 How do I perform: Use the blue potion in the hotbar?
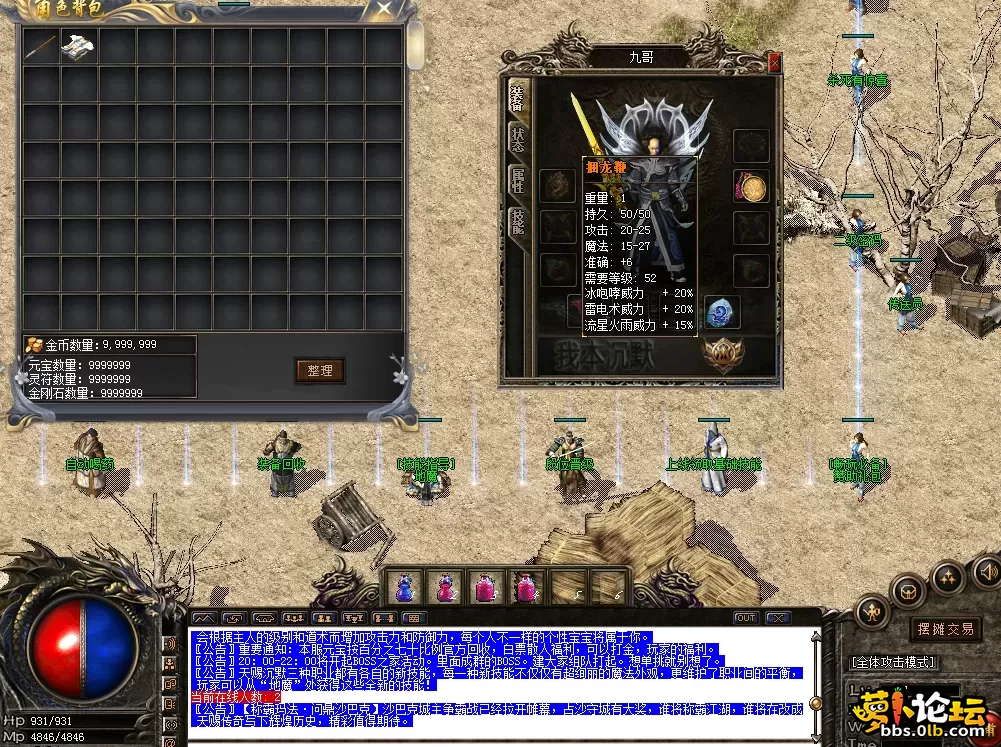(x=404, y=587)
